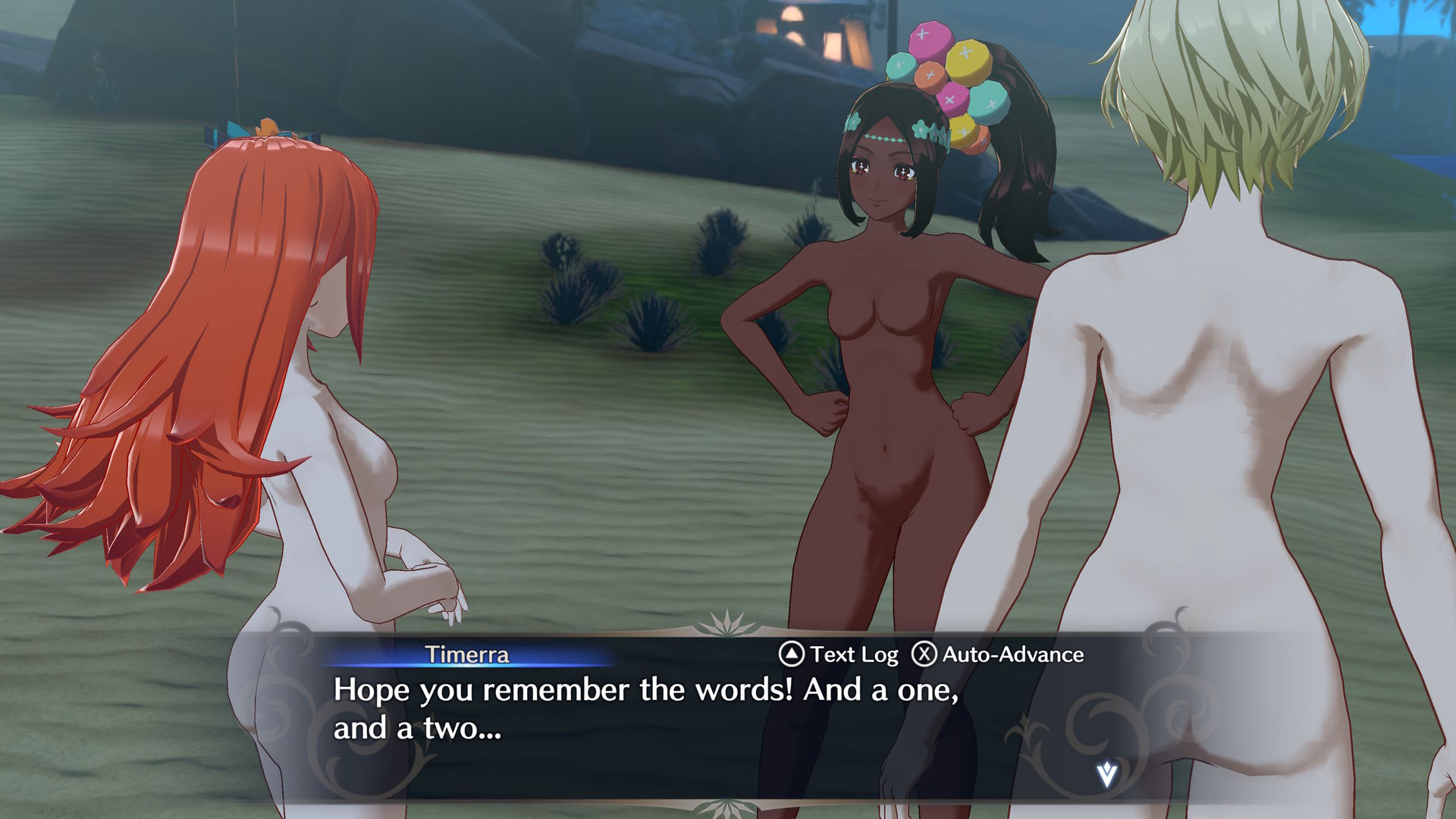1456x819 pixels.
Task: Click the triangle button icon beside Text Log
Action: coord(792,654)
